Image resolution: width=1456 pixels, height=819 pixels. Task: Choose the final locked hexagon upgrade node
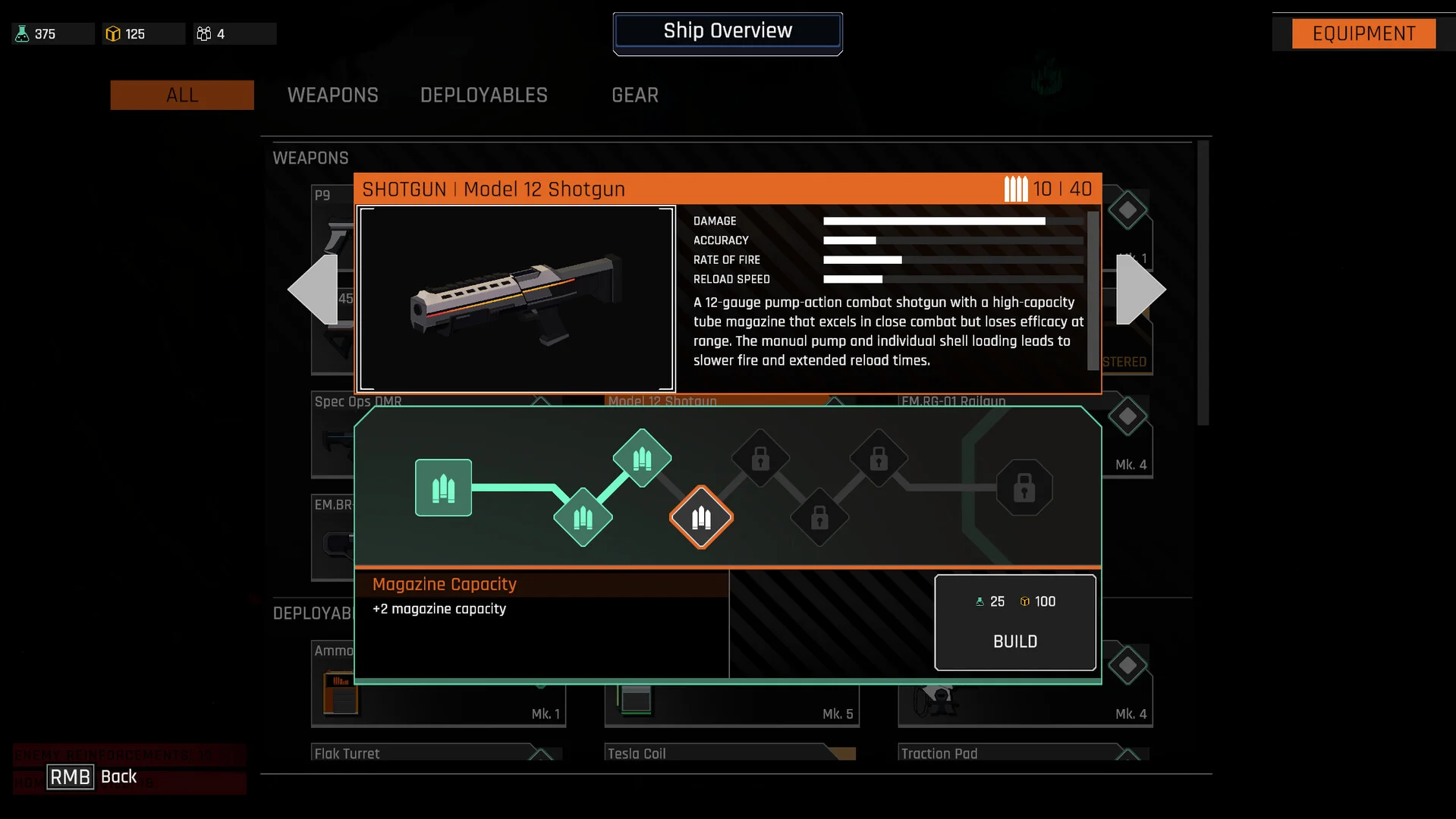1024,488
